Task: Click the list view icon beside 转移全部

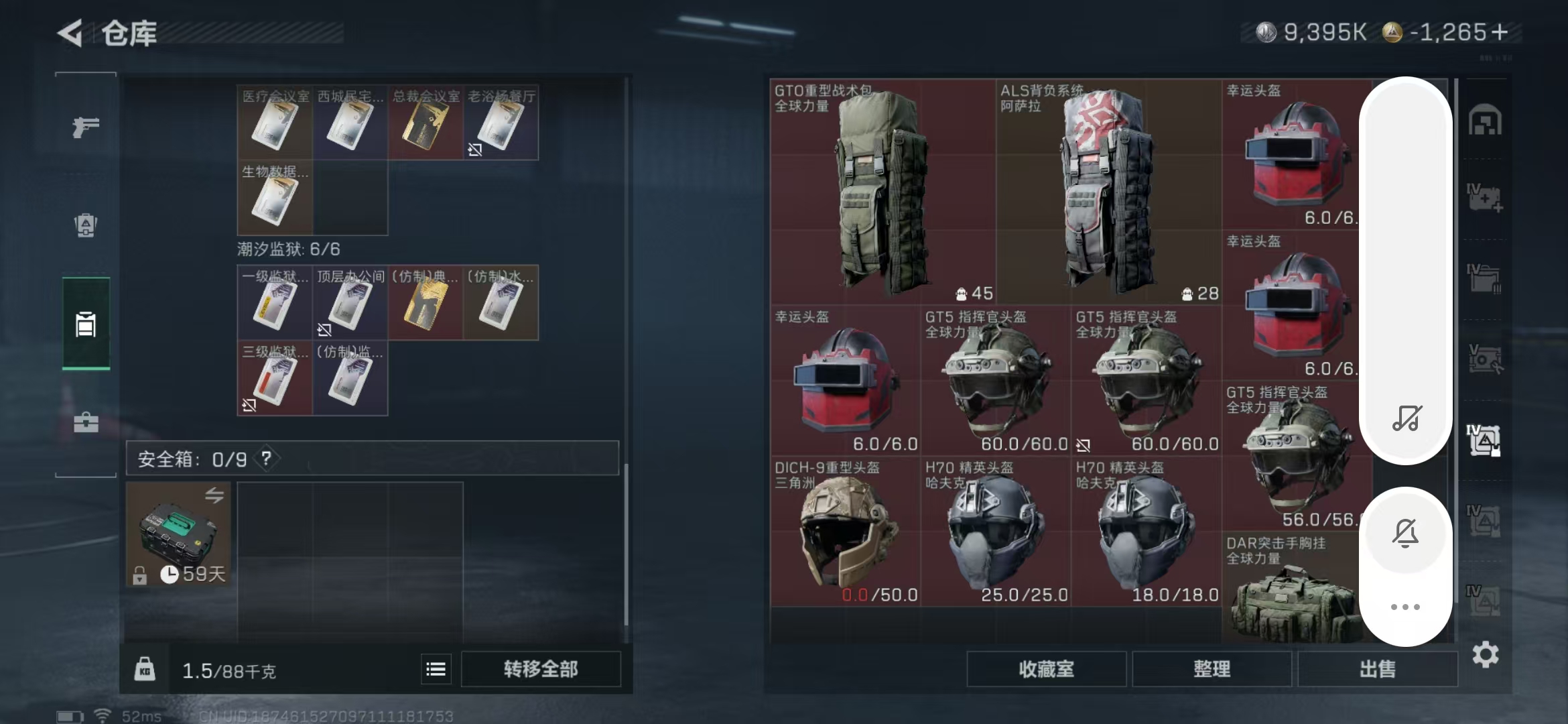Action: coord(436,668)
